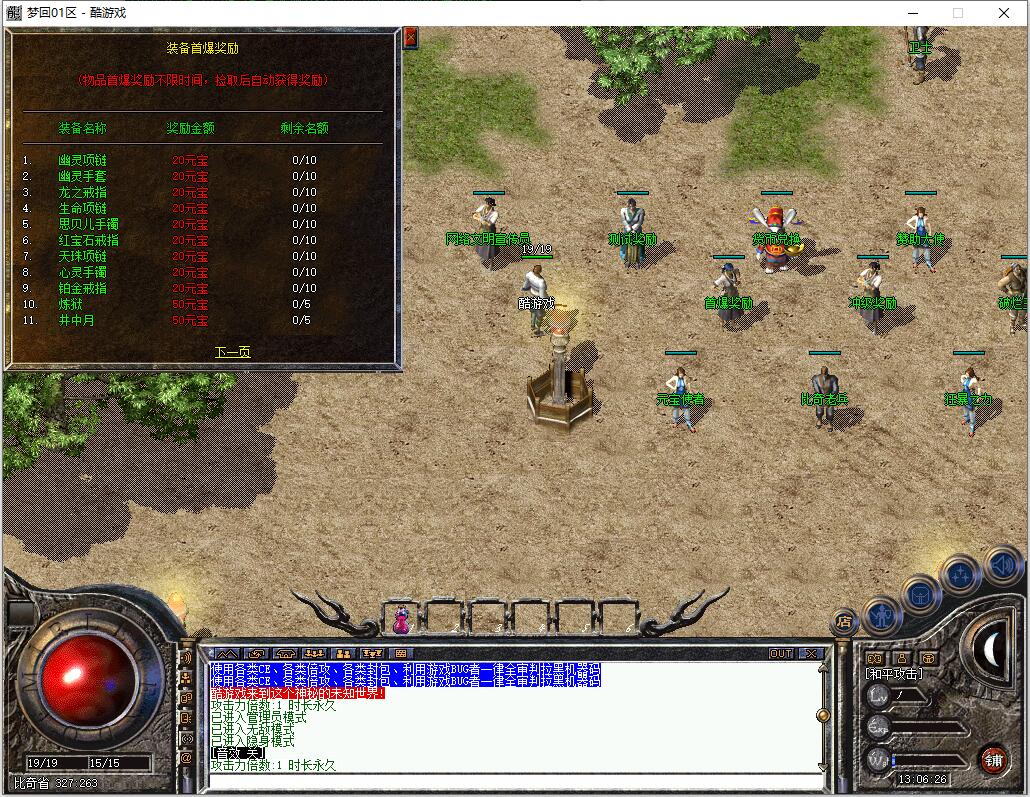Open the skills sparkle round icon
This screenshot has width=1030, height=797.
(x=961, y=574)
